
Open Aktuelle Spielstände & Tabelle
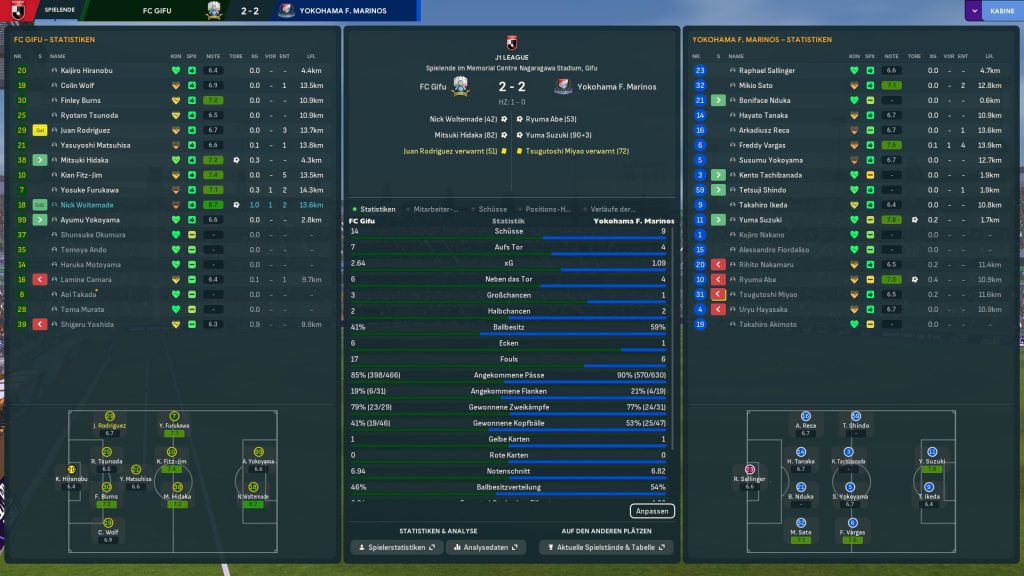tap(606, 547)
